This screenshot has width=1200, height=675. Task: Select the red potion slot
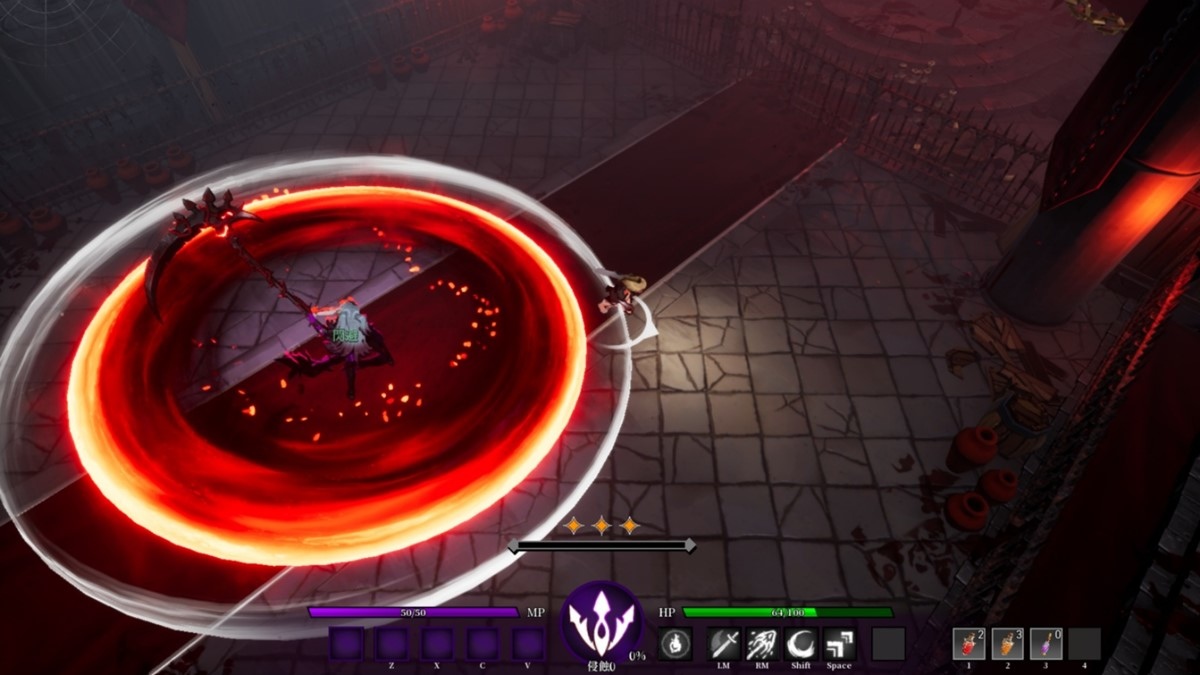click(x=969, y=644)
